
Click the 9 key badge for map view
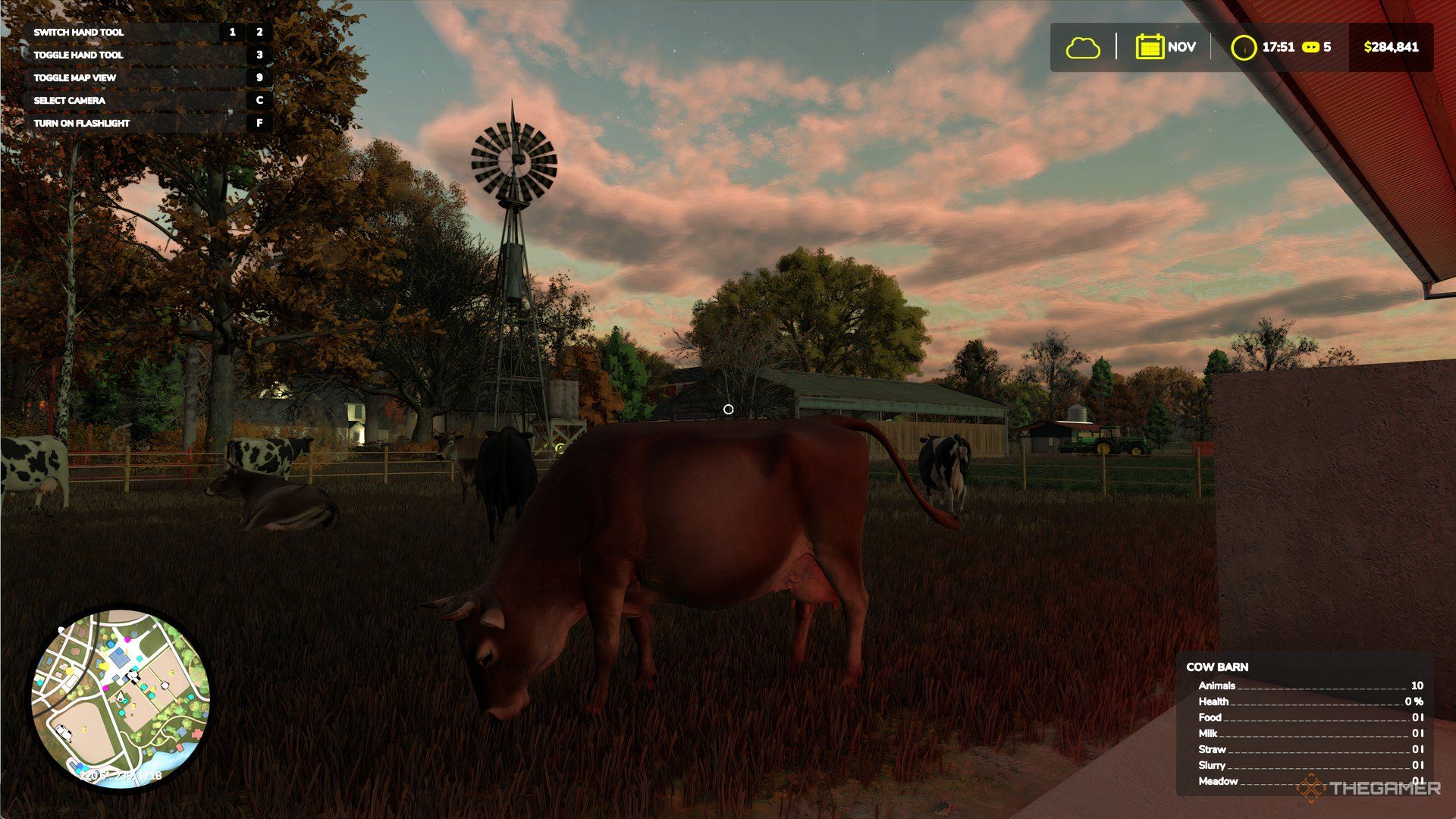point(261,77)
